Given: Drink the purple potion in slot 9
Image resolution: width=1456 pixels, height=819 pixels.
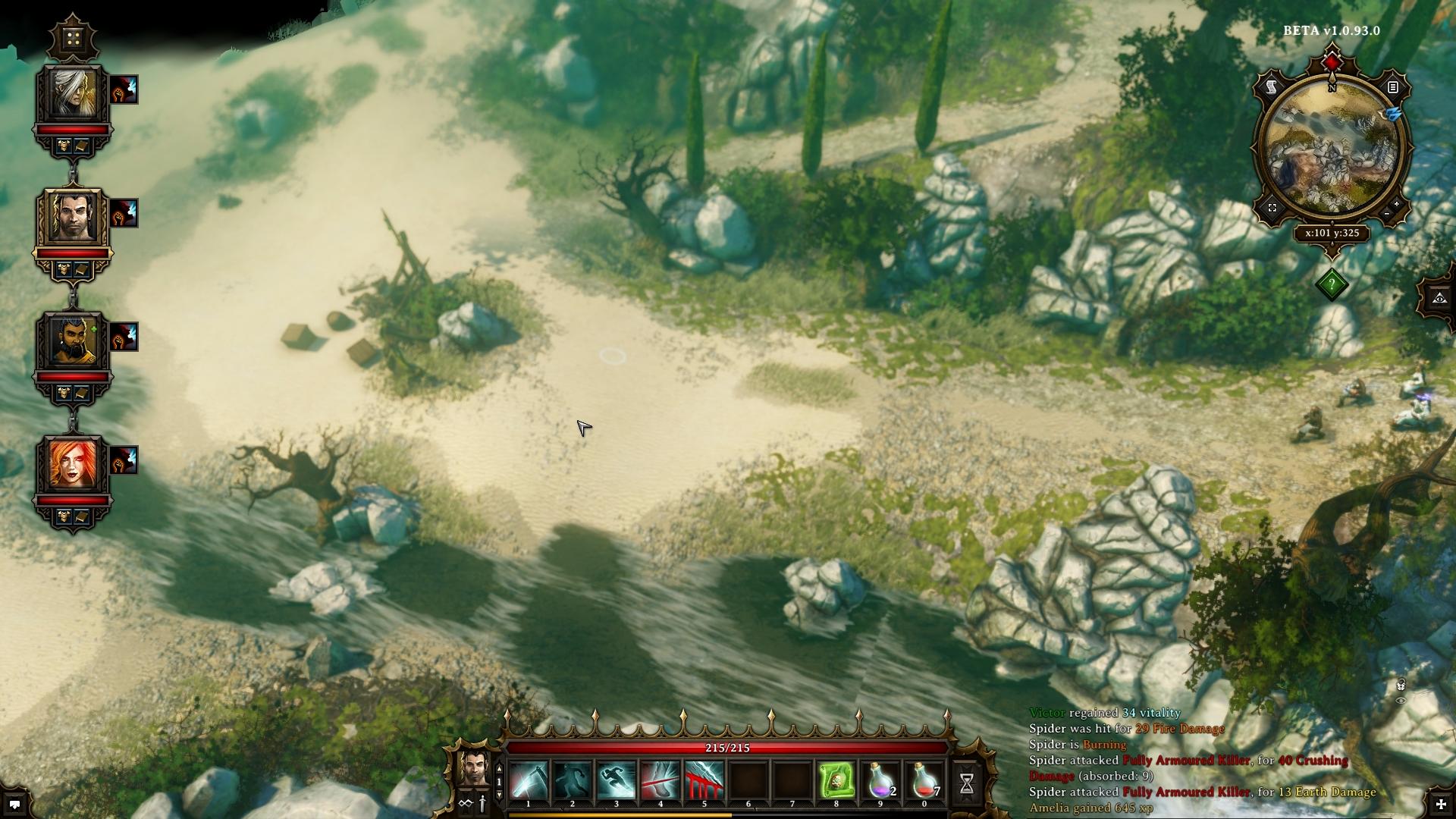Looking at the screenshot, I should 880,780.
